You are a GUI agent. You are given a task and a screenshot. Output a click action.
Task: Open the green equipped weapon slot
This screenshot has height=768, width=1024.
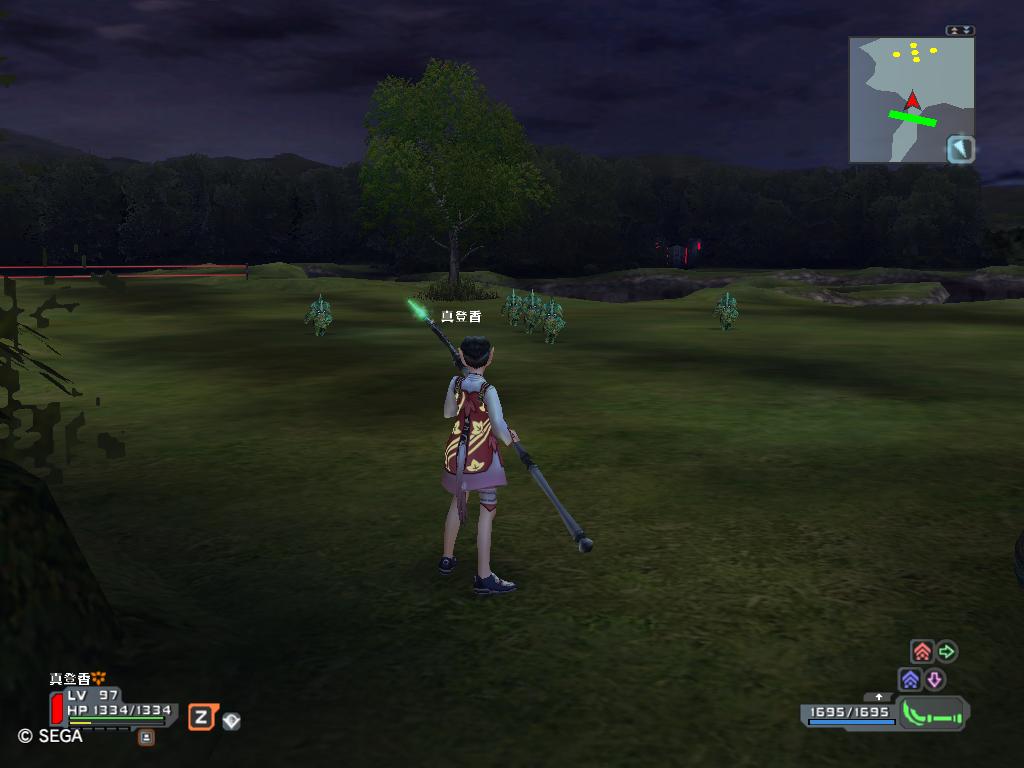[x=932, y=714]
